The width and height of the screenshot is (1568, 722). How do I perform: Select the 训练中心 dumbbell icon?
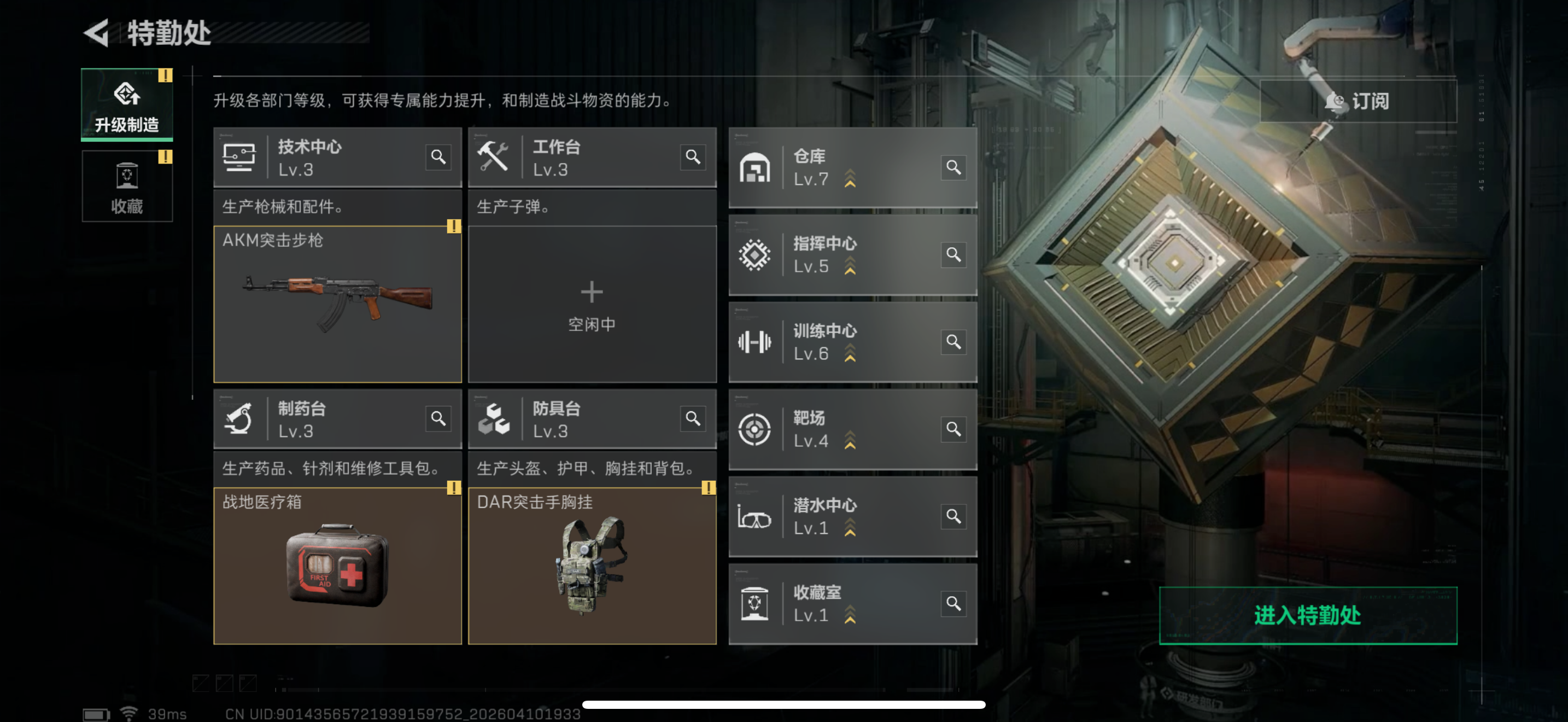755,341
